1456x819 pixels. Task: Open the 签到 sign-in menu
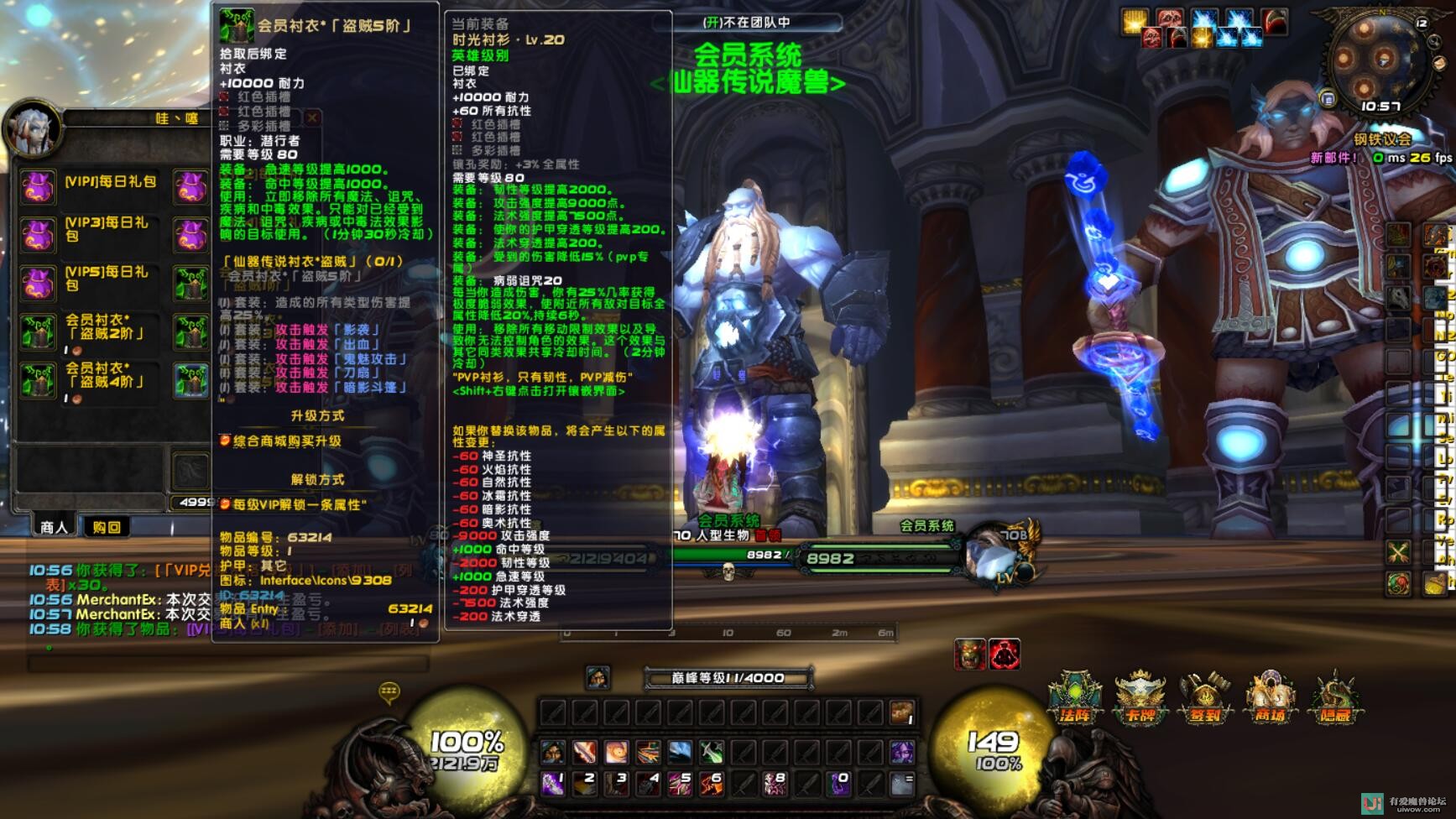pyautogui.click(x=1205, y=698)
